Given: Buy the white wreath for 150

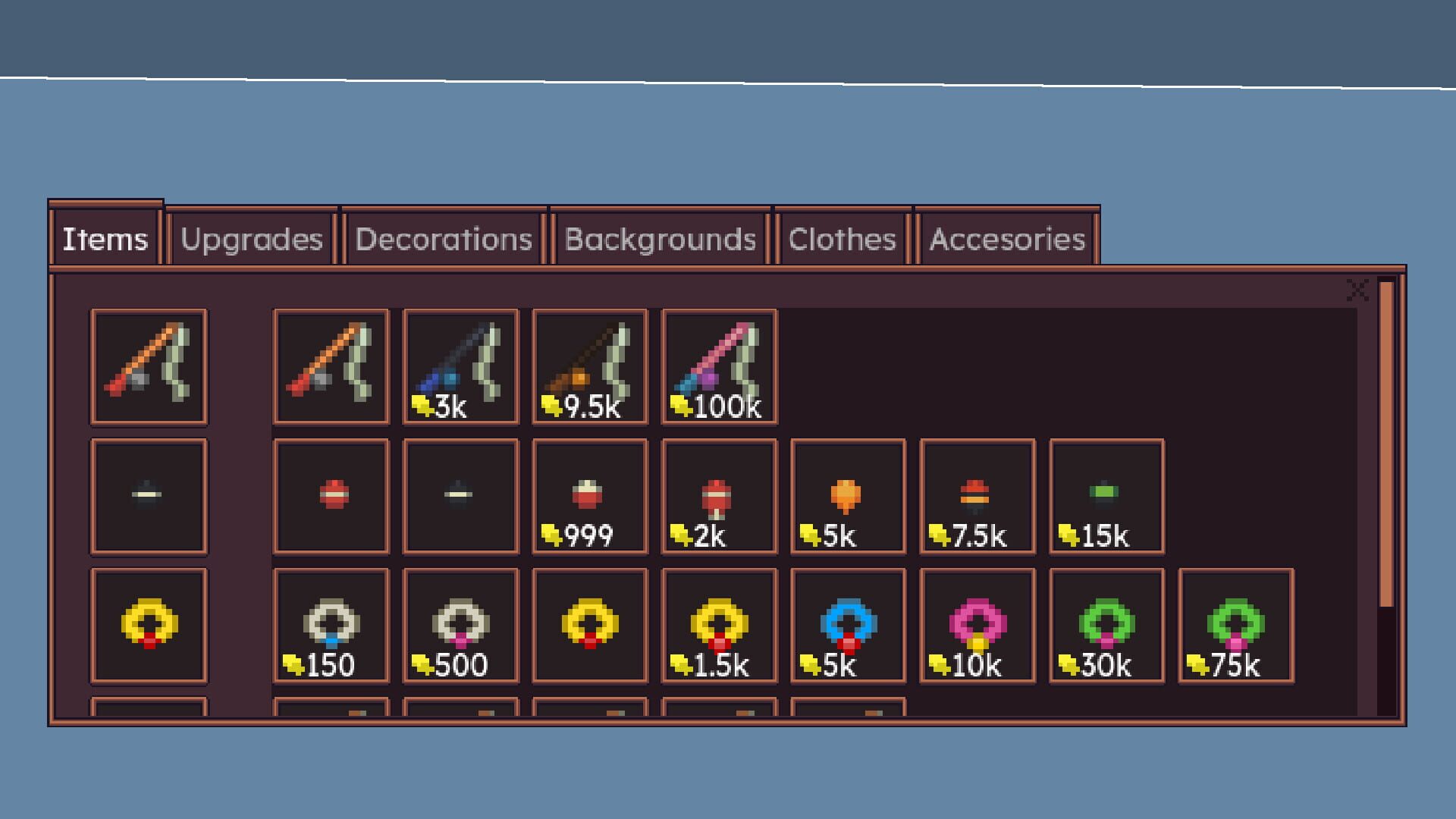Looking at the screenshot, I should tap(331, 626).
